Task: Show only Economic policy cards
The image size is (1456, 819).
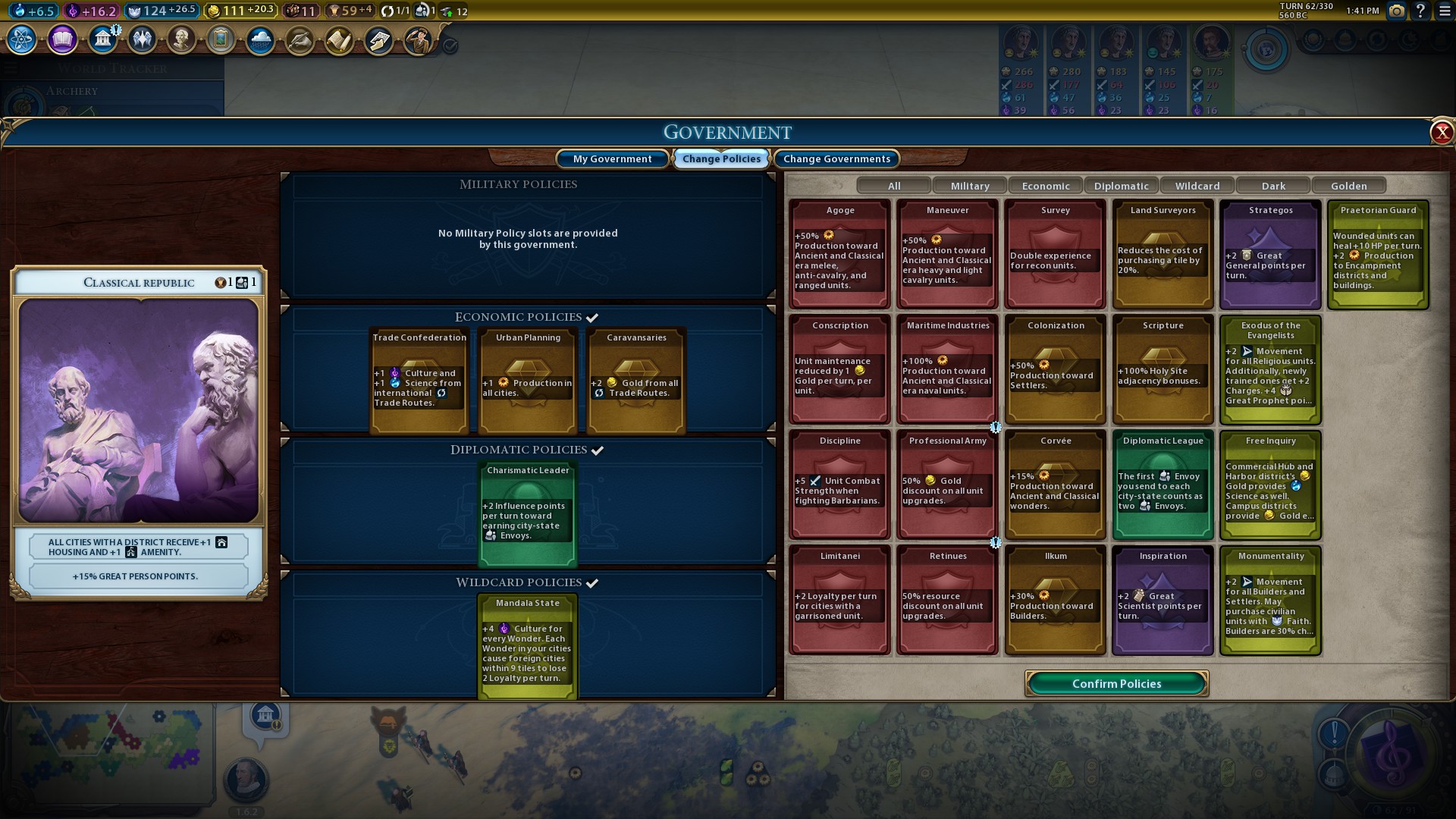Action: (x=1045, y=186)
